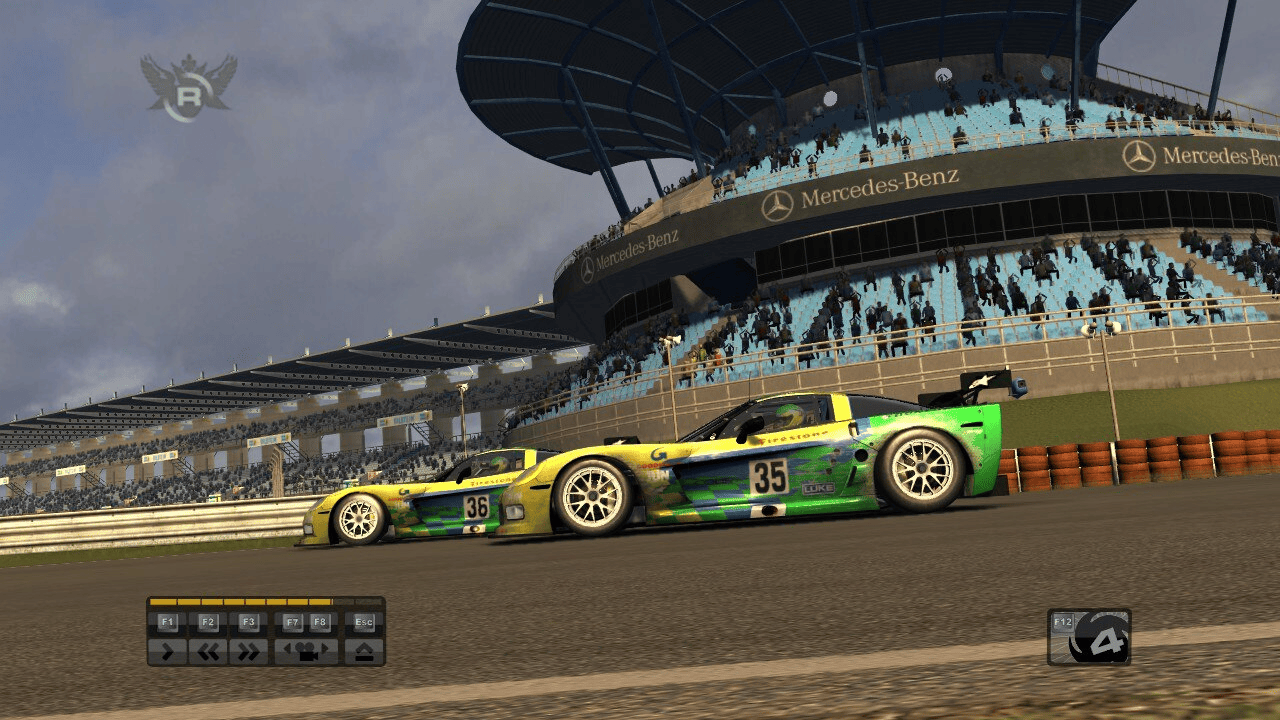Rewind the replay with the double left arrows

pyautogui.click(x=208, y=651)
